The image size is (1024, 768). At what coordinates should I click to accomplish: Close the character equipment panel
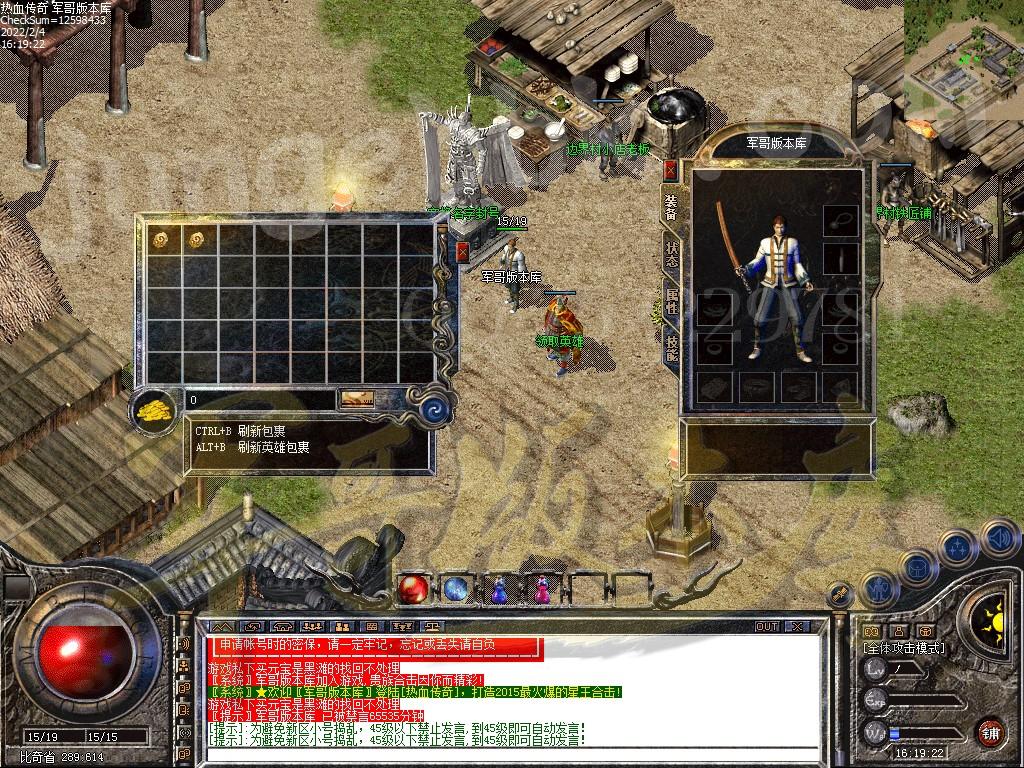coord(670,170)
